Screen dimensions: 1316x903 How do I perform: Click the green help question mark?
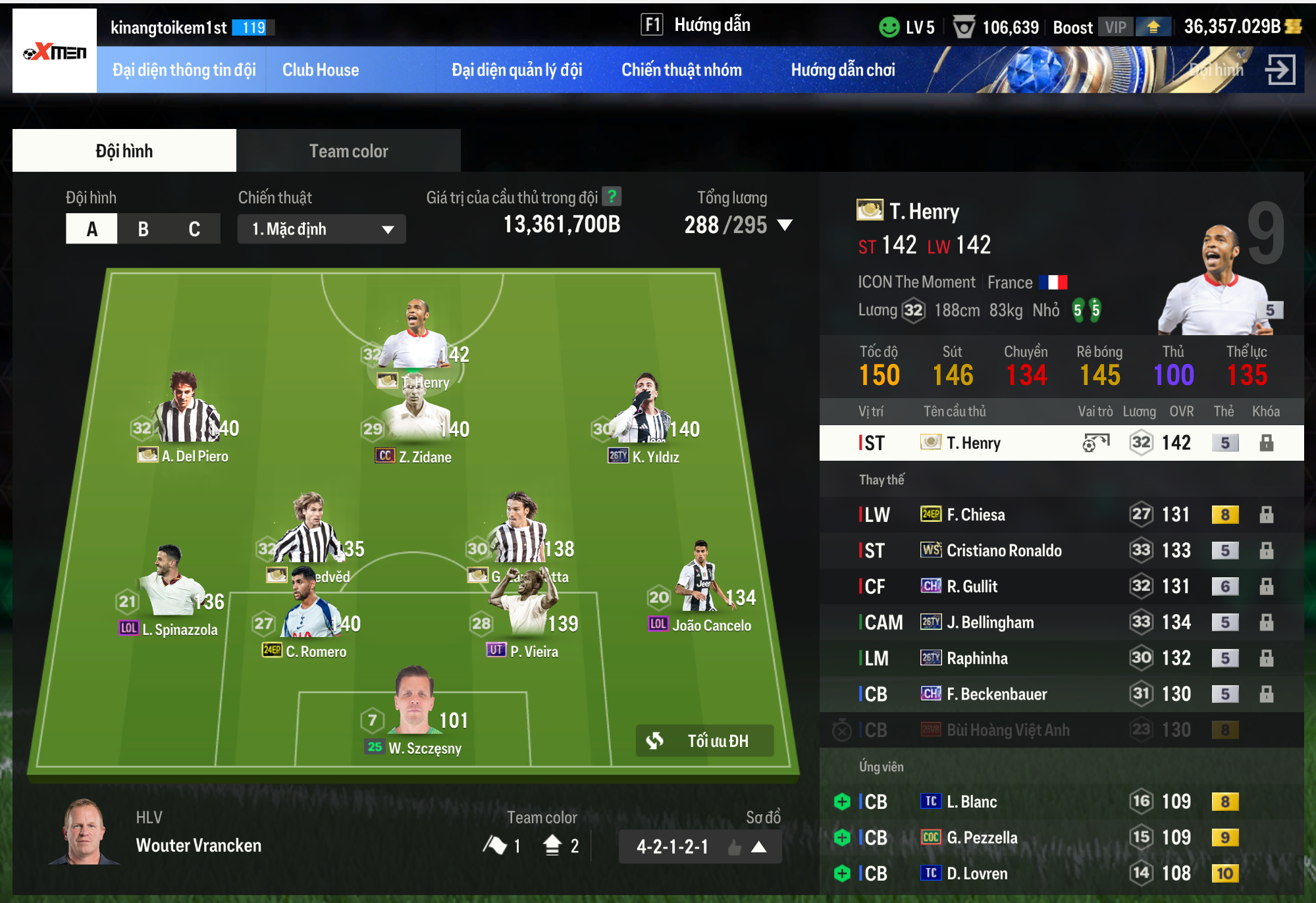pos(612,197)
